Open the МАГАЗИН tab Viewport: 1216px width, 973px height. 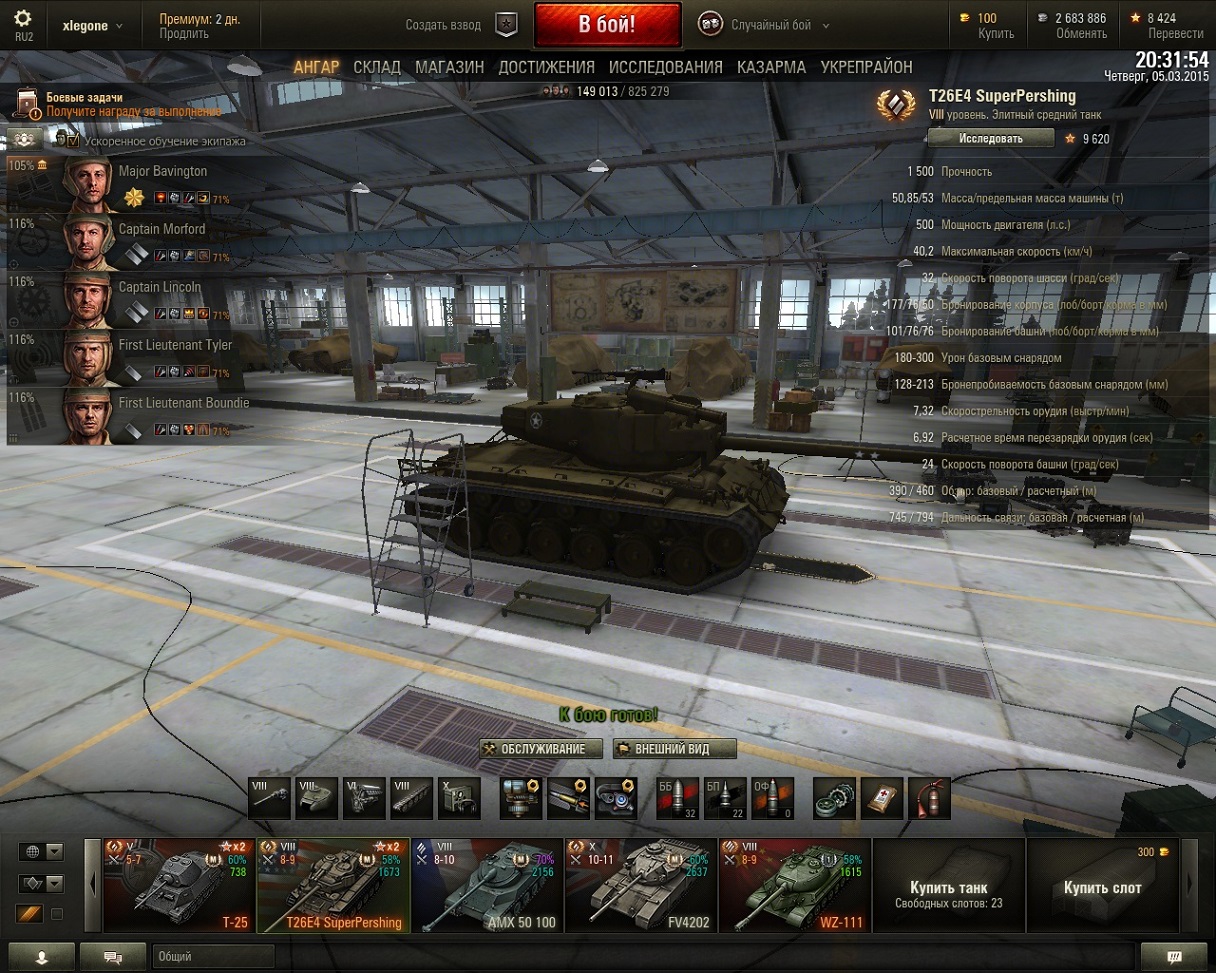point(449,67)
